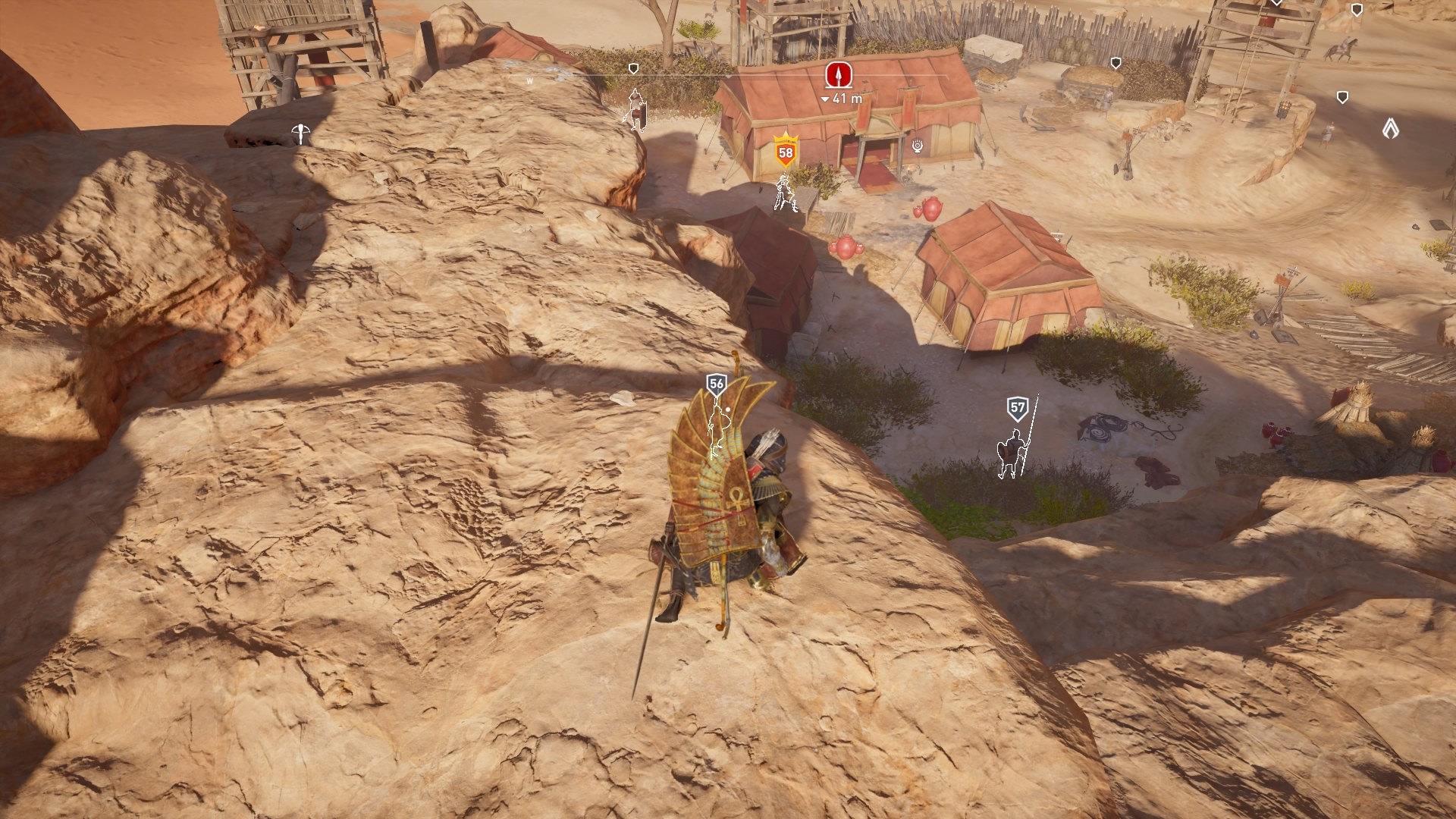Click the white double-chevron arrowhead marker
The height and width of the screenshot is (819, 1456).
[1390, 128]
